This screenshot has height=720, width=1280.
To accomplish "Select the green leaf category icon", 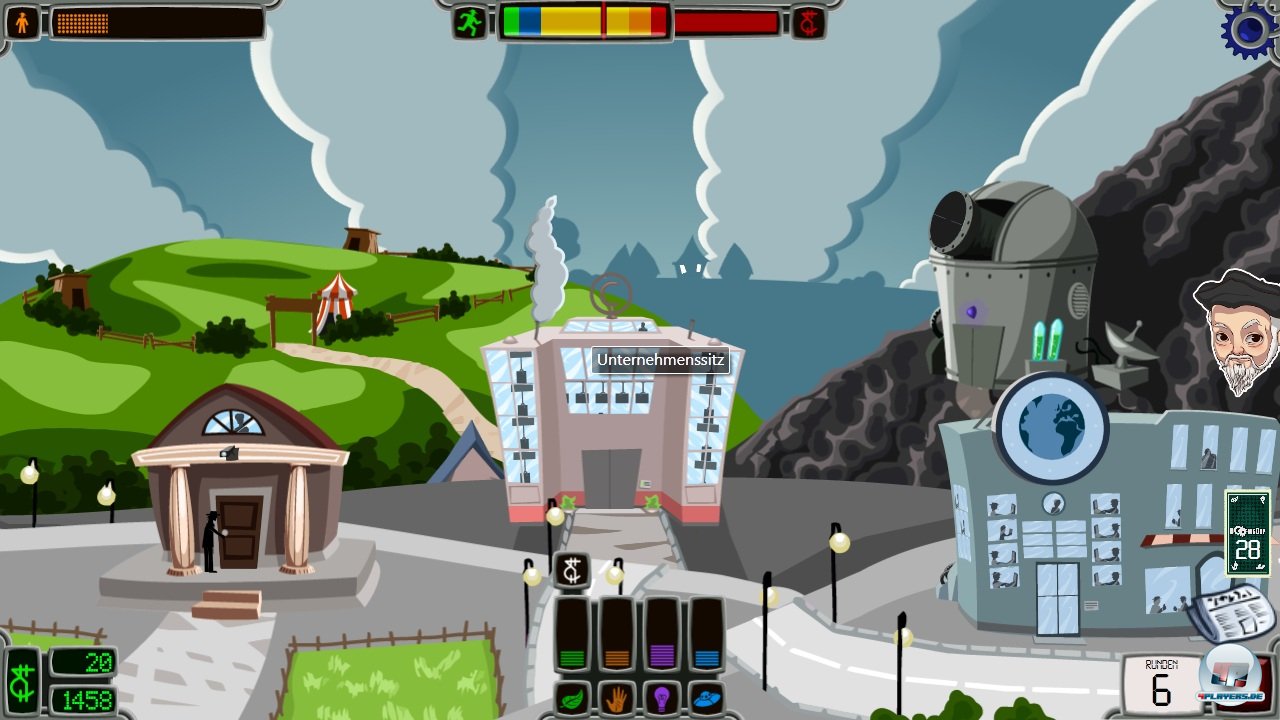I will coord(571,697).
